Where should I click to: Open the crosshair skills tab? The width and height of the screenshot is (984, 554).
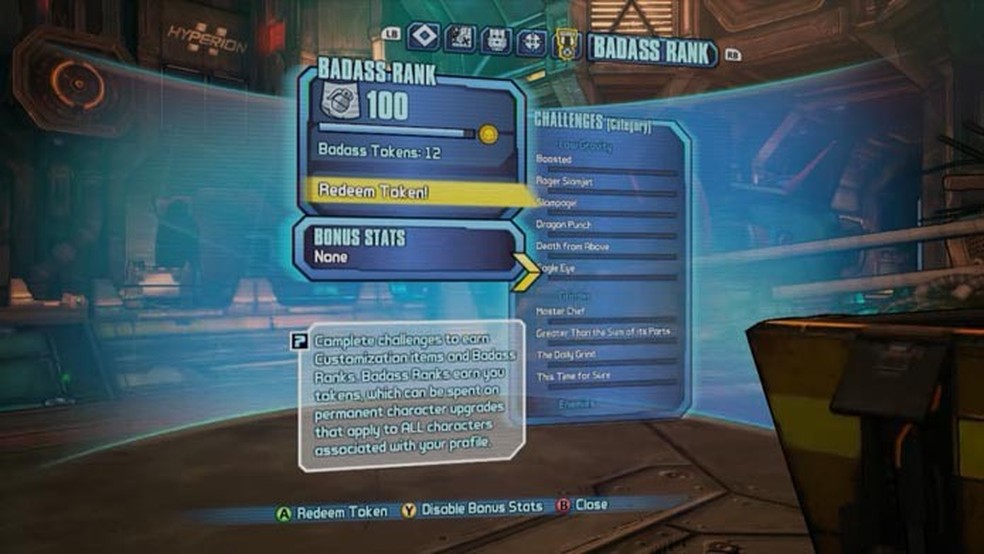point(530,41)
